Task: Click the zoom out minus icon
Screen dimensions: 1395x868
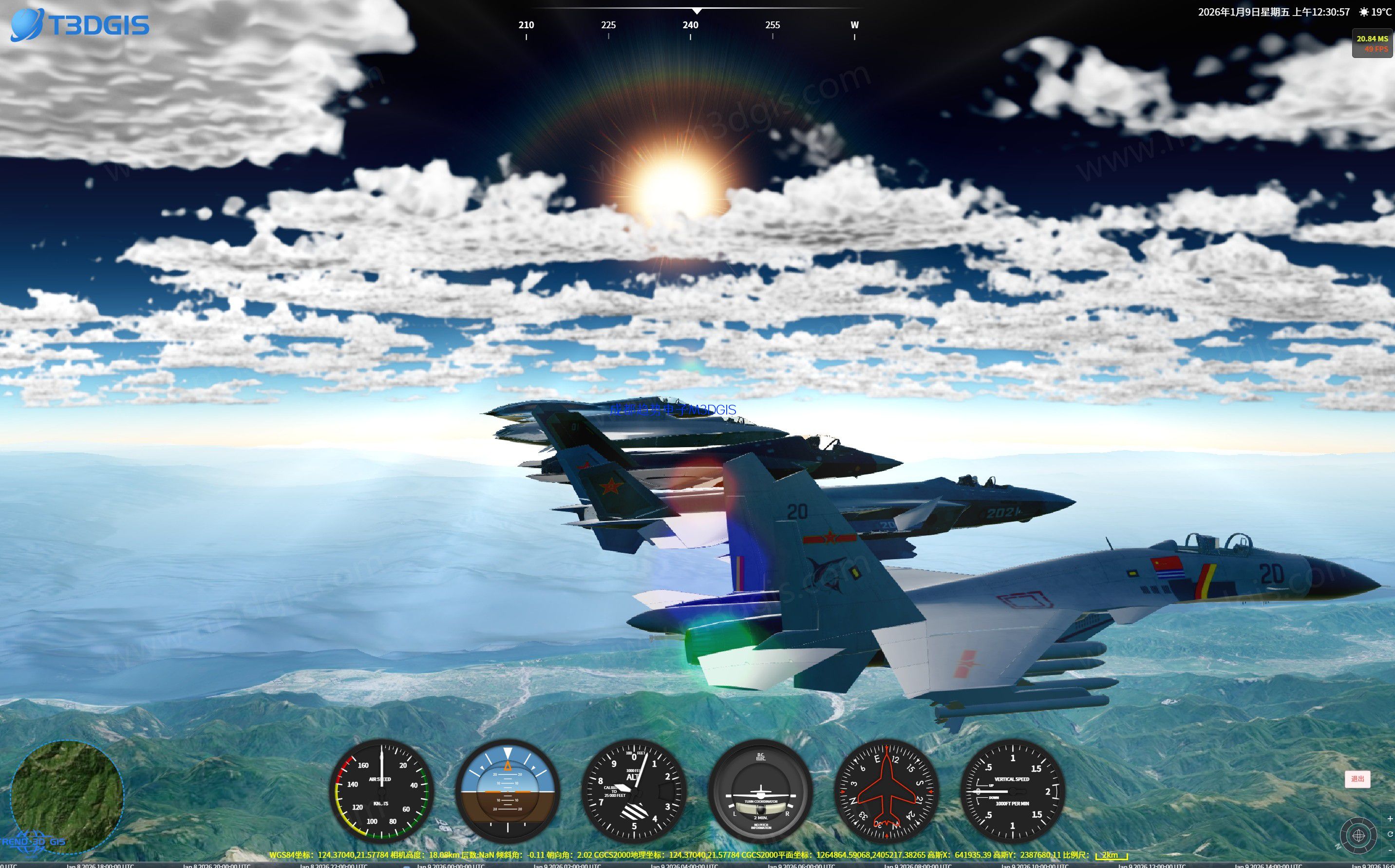Action: [1390, 851]
